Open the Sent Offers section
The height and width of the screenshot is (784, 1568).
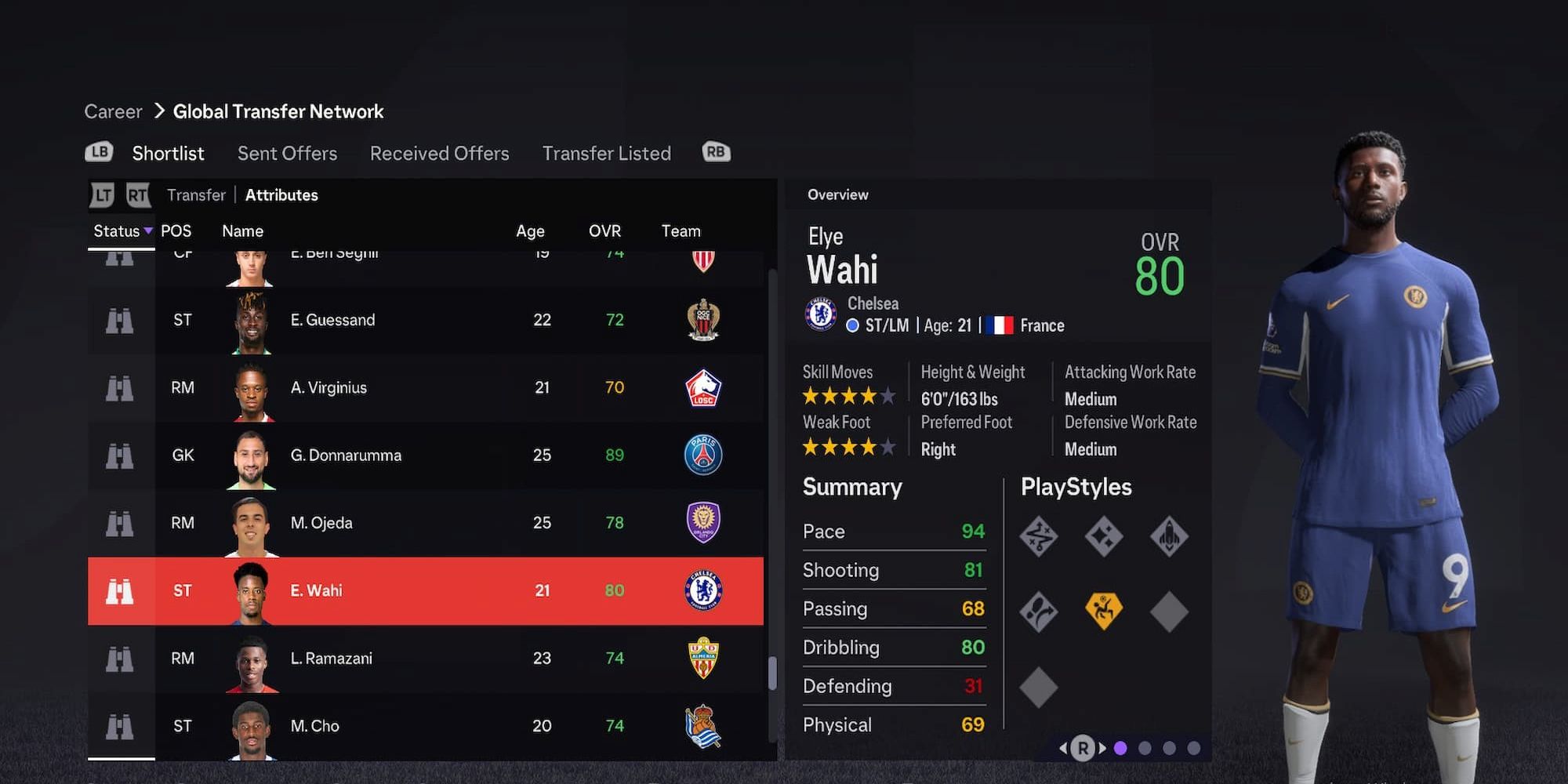tap(287, 153)
